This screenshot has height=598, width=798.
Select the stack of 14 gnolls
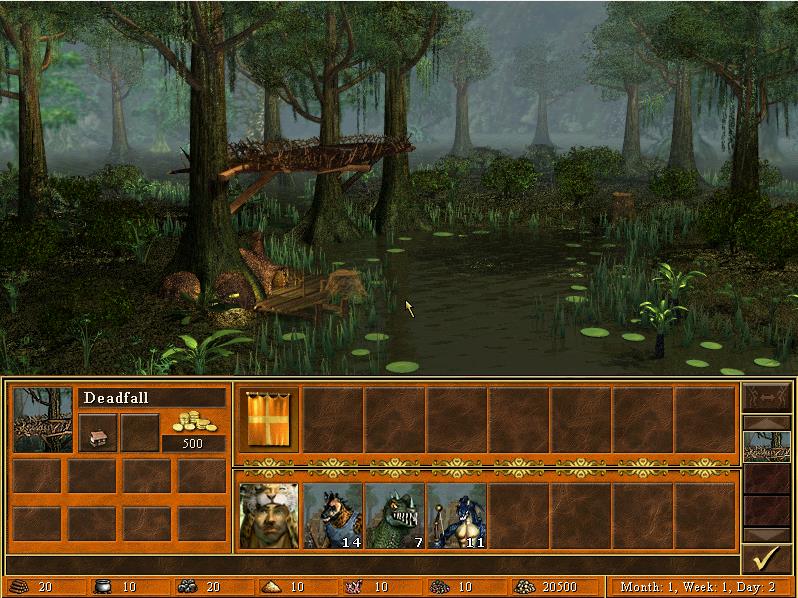click(332, 516)
